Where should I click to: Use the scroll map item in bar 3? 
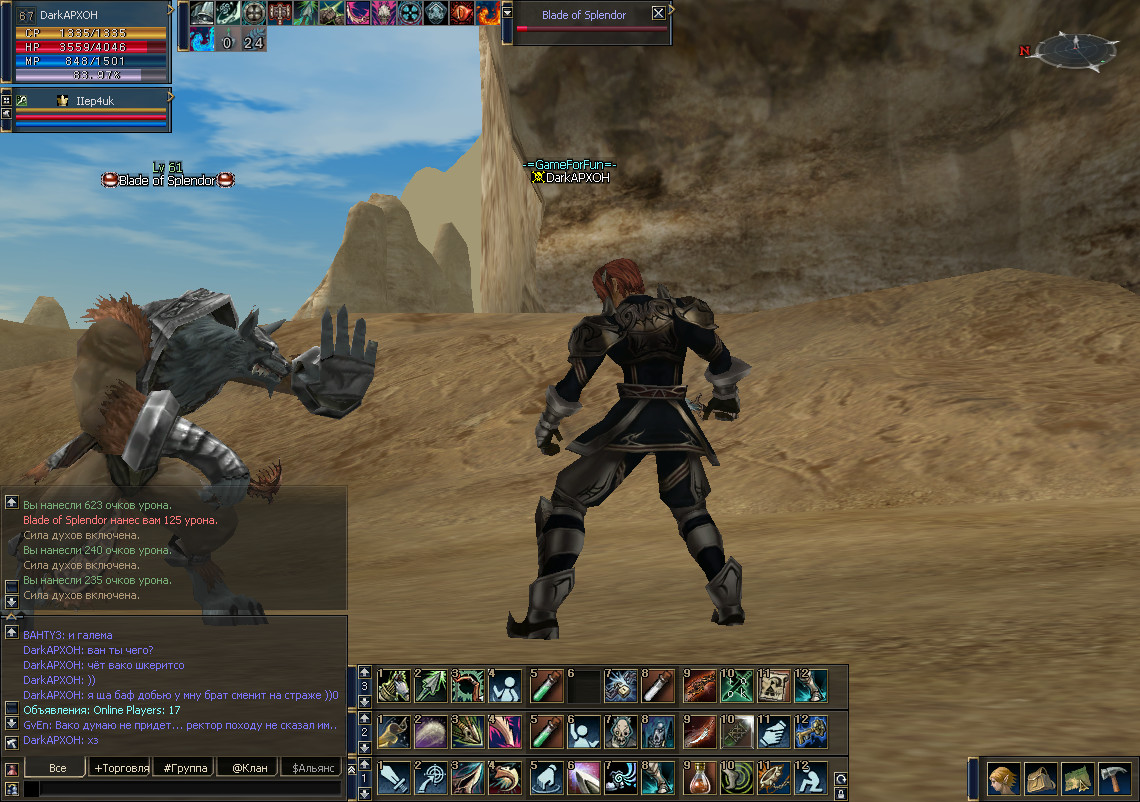[773, 686]
